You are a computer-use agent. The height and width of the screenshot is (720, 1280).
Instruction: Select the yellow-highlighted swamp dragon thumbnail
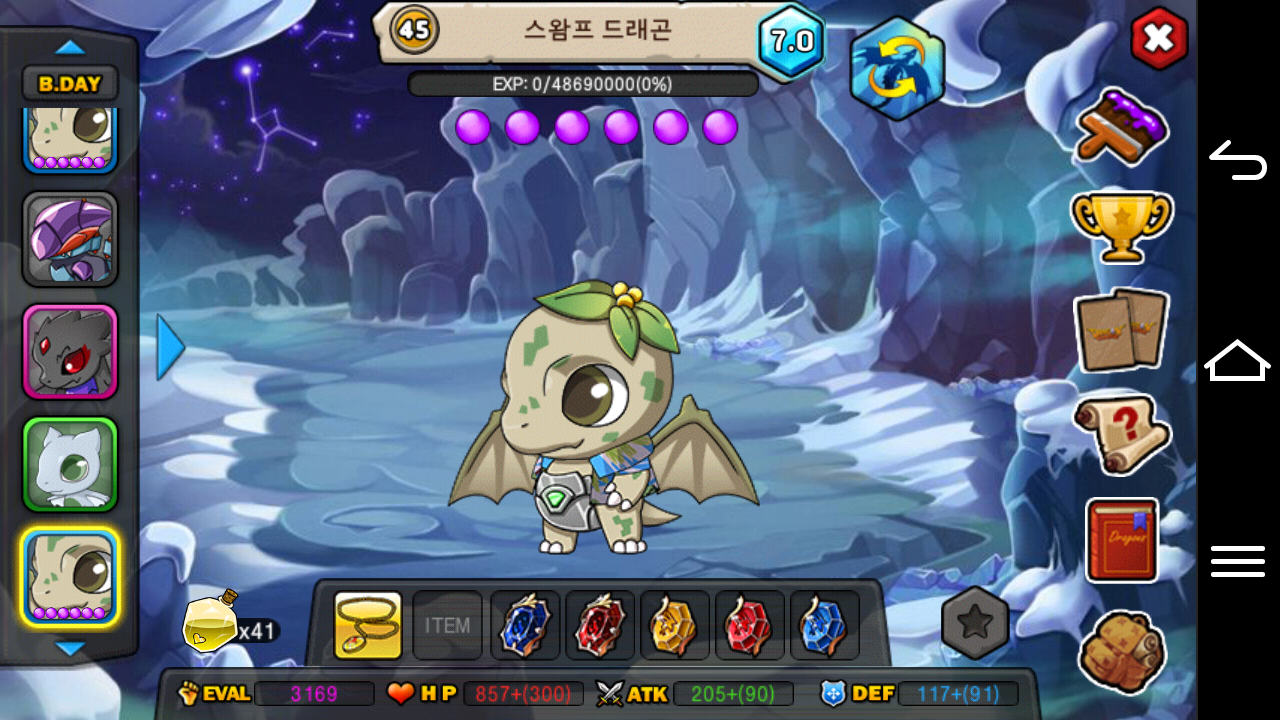(70, 578)
